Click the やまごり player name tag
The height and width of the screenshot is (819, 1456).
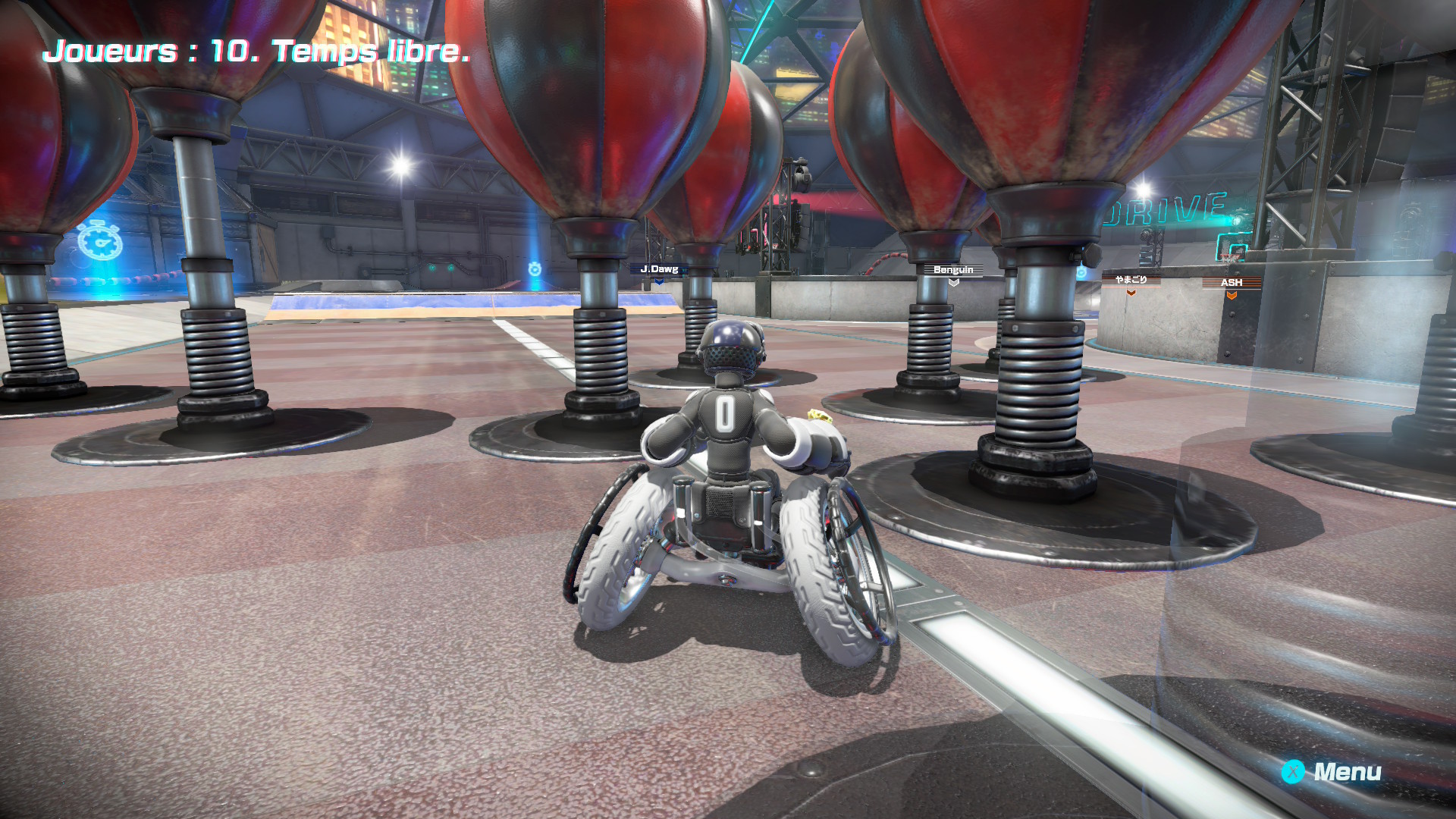[1131, 280]
